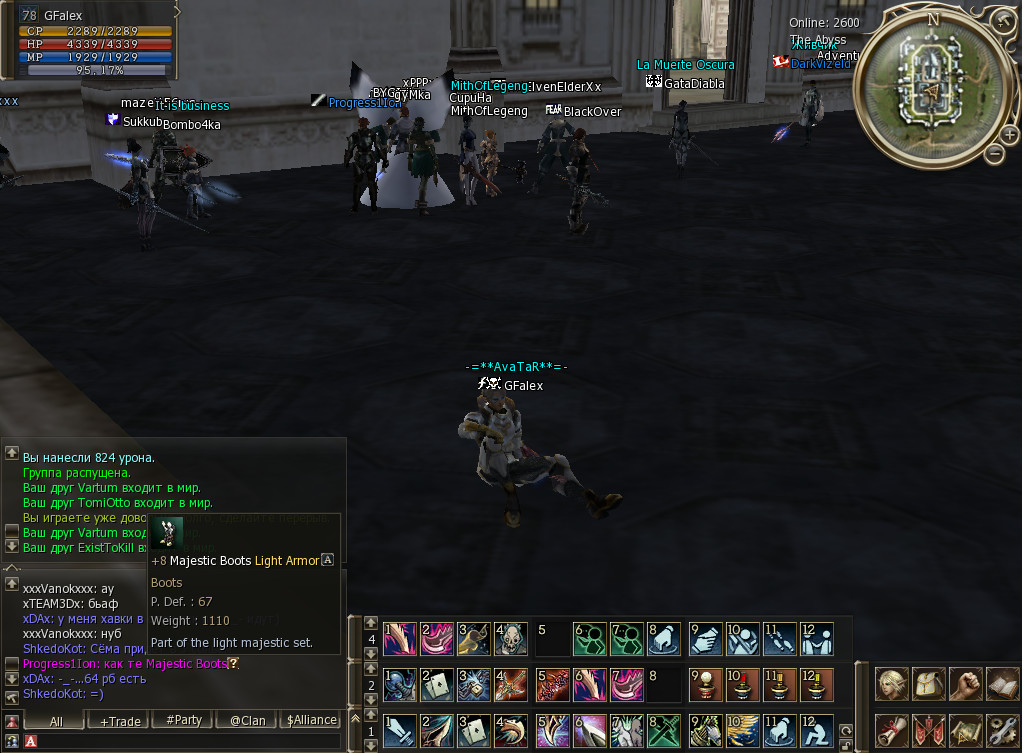
Task: Switch to the +Trade chat tab
Action: [121, 720]
